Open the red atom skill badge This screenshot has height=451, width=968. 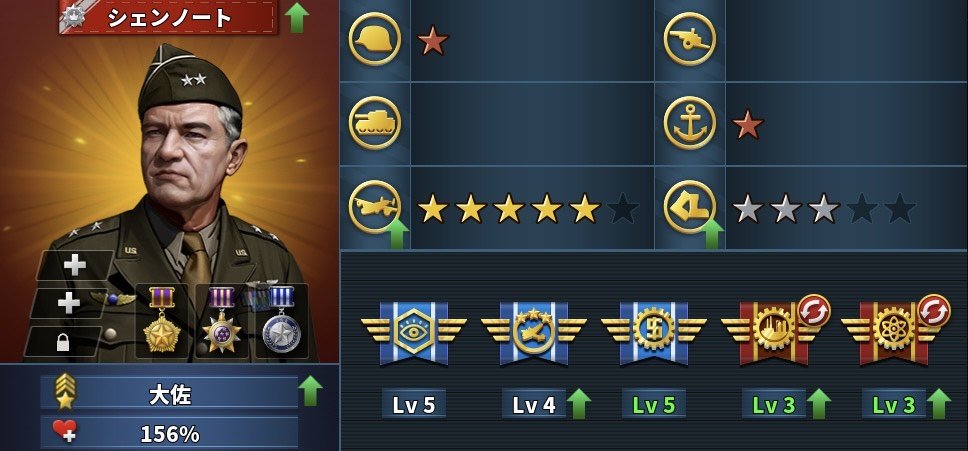tap(893, 331)
